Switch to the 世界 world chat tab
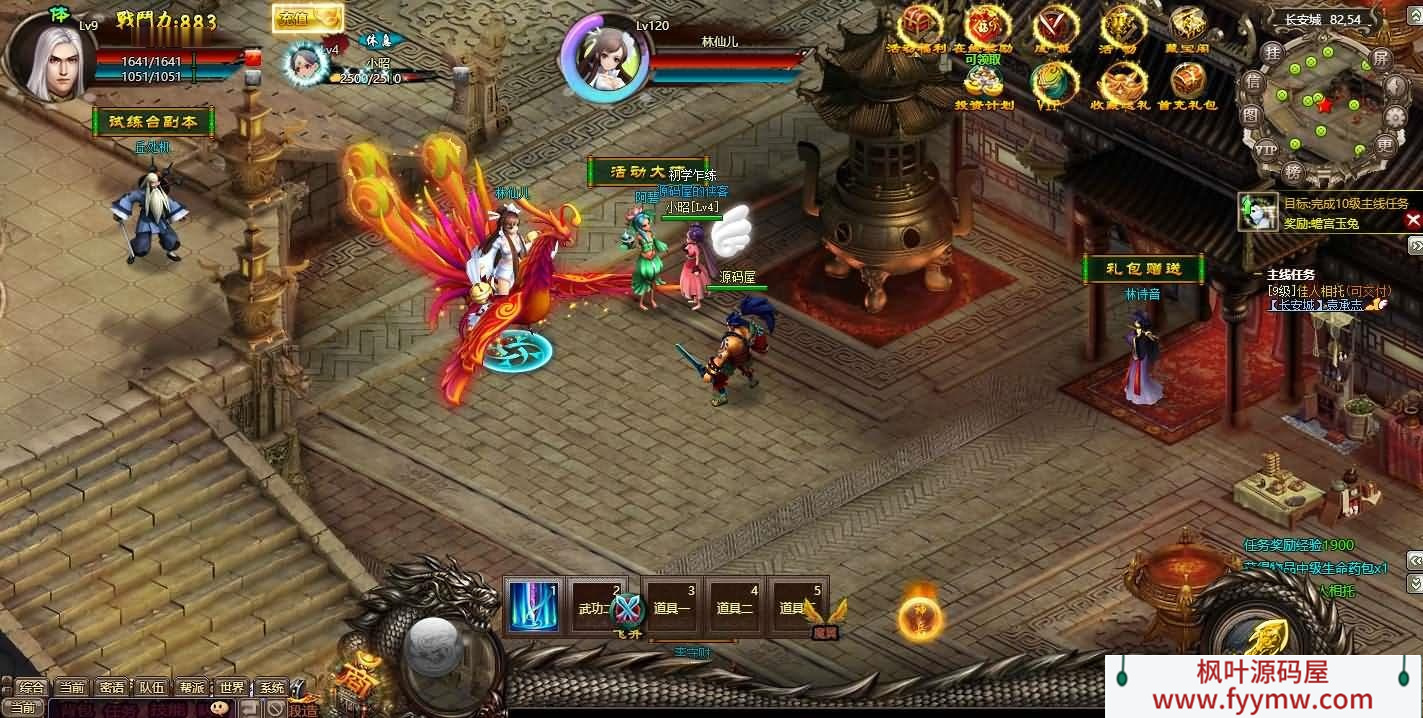 click(232, 687)
